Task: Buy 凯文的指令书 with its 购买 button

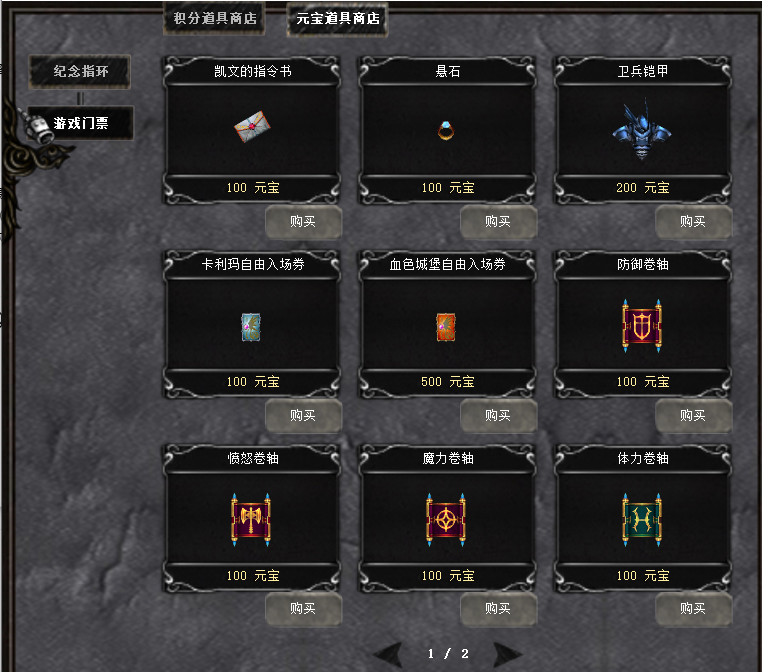Action: coord(303,222)
